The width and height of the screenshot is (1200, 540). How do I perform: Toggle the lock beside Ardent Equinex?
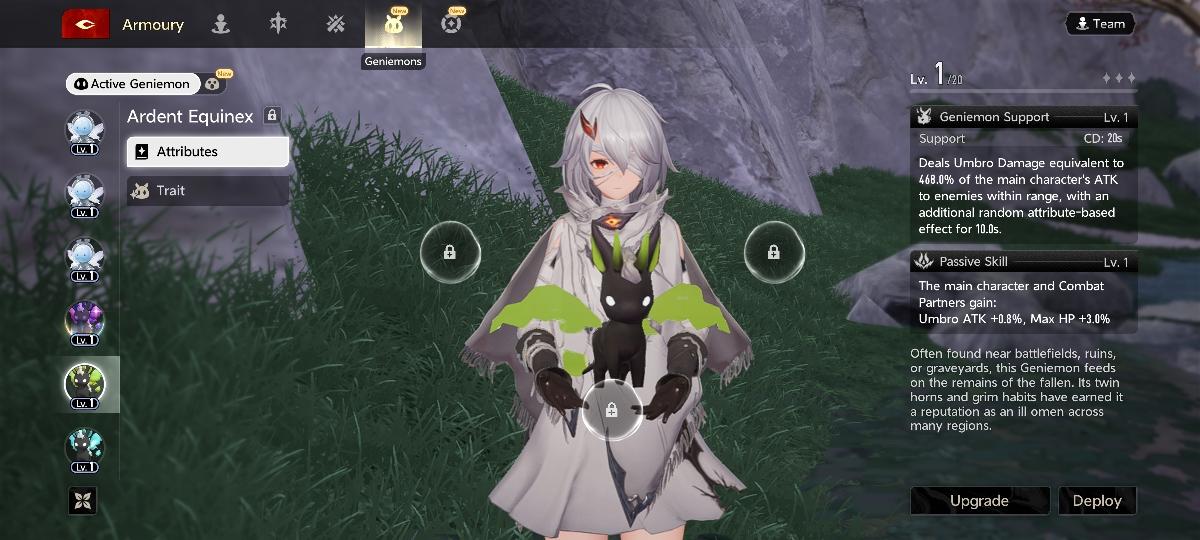[271, 116]
